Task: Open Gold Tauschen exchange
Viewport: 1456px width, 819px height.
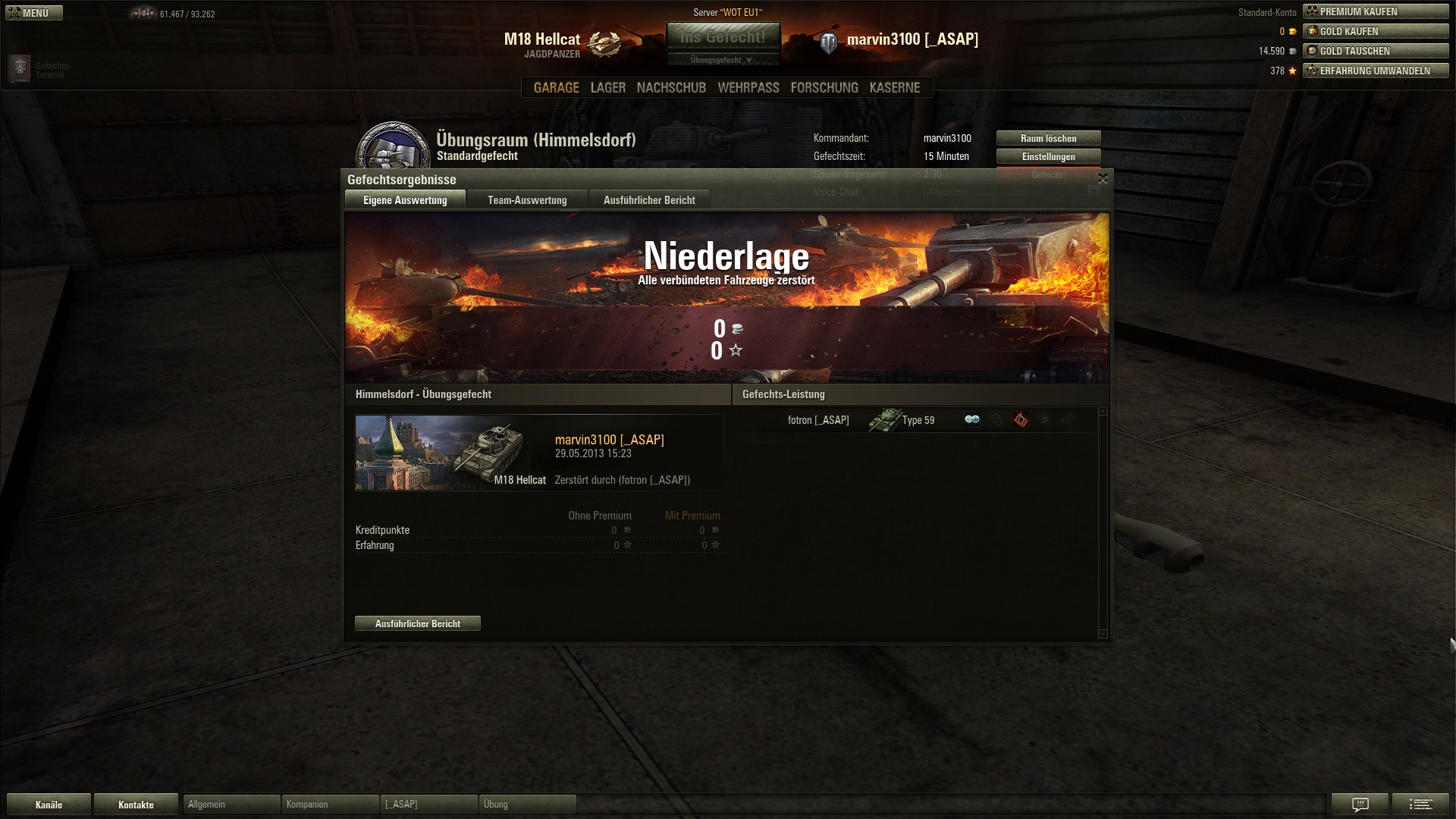Action: pyautogui.click(x=1376, y=51)
